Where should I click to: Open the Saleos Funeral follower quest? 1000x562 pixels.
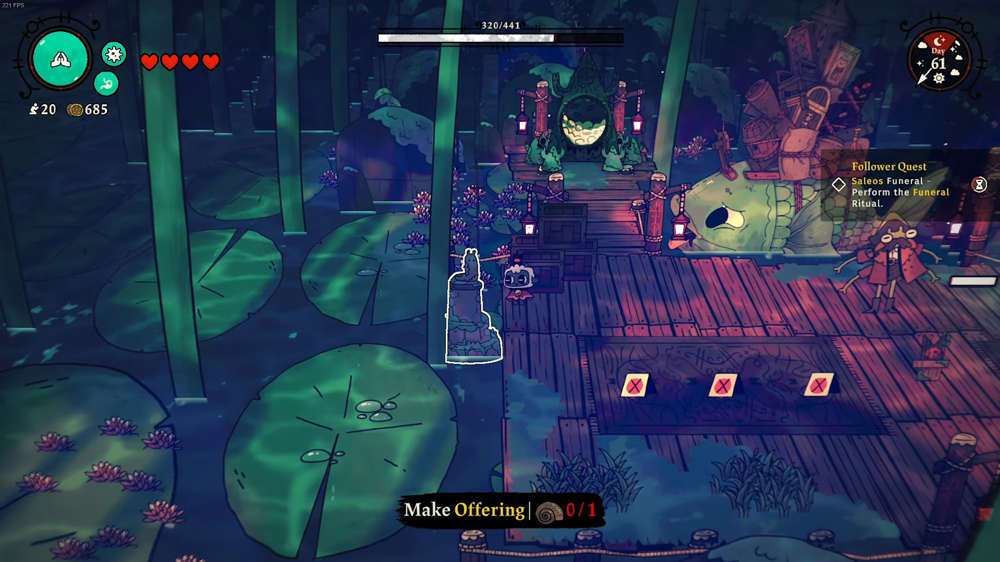click(x=895, y=184)
